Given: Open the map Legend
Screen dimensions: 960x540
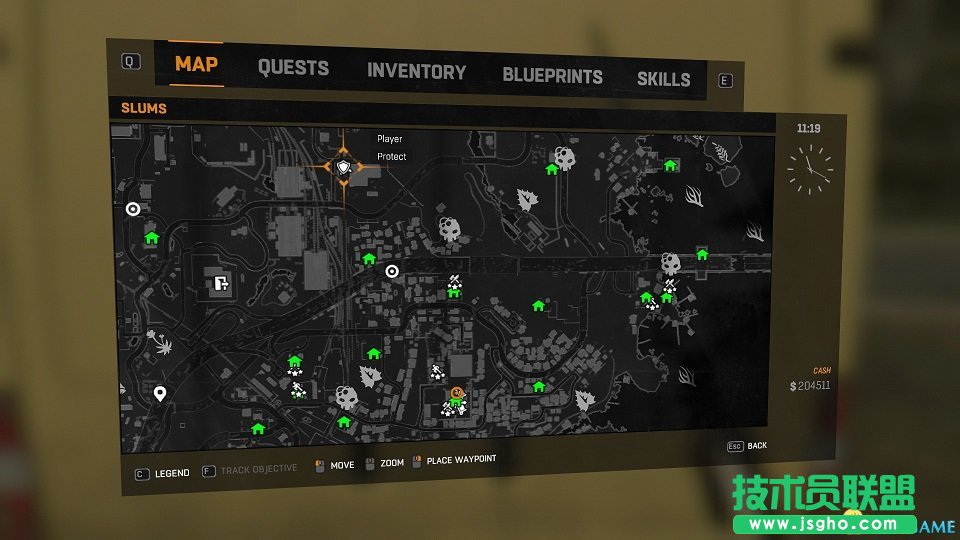Looking at the screenshot, I should pyautogui.click(x=171, y=473).
